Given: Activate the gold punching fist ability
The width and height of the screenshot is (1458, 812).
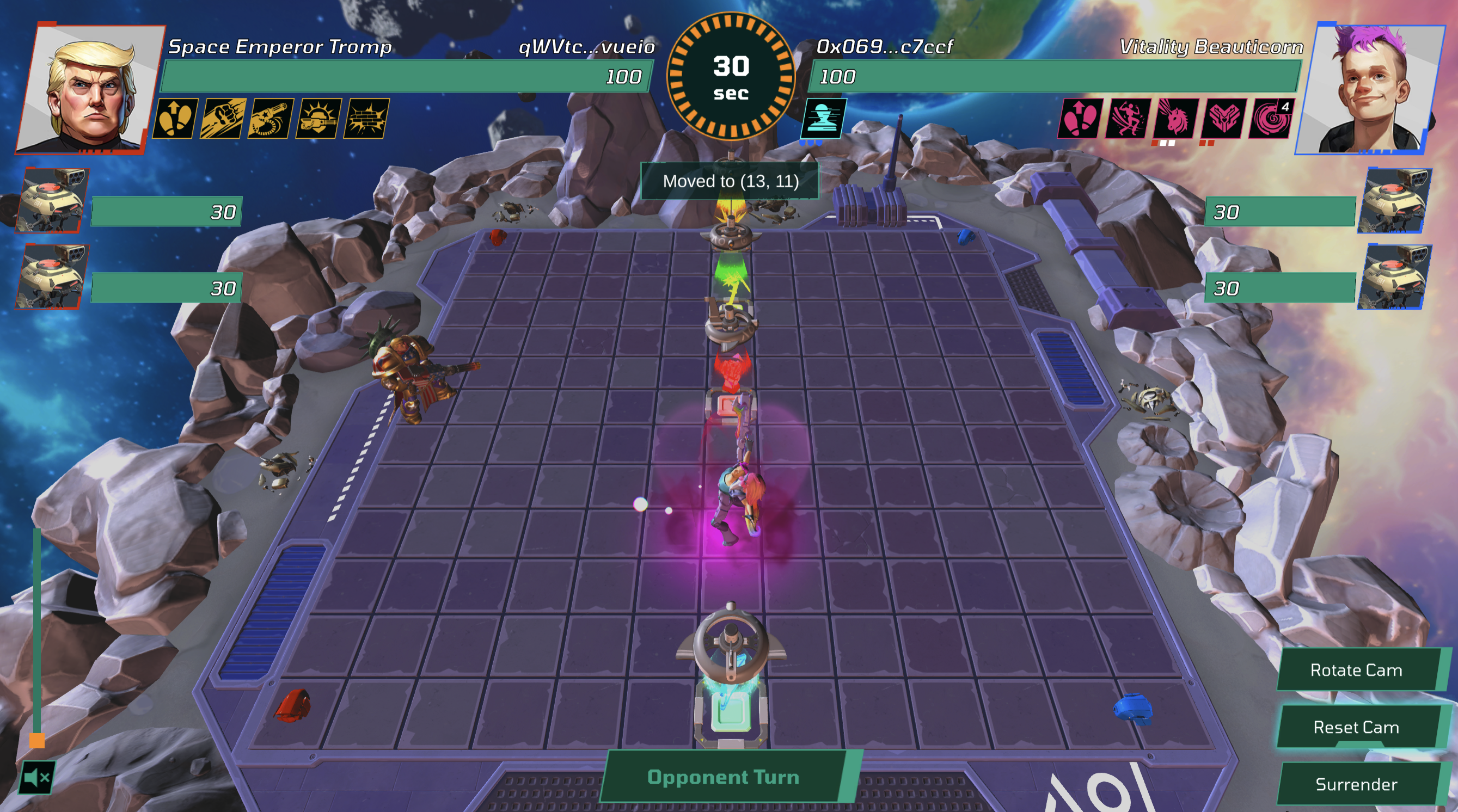Looking at the screenshot, I should click(223, 118).
